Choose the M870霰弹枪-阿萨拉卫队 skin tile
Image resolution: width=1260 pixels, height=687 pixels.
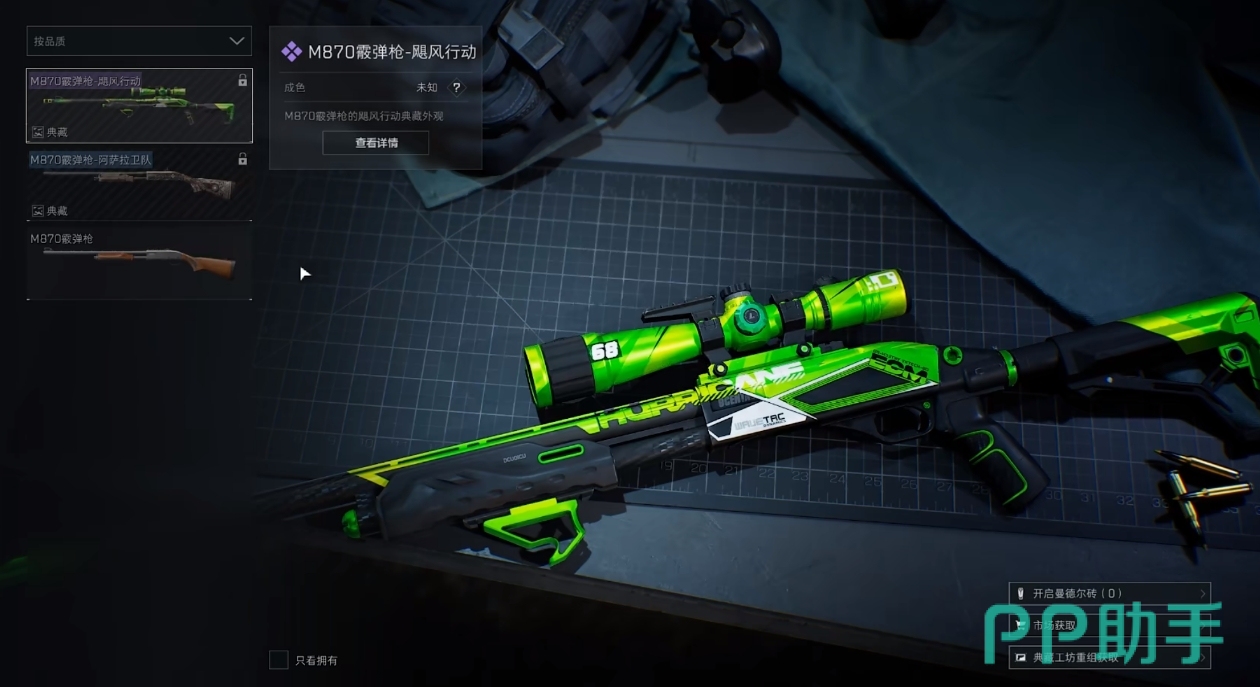pyautogui.click(x=139, y=185)
